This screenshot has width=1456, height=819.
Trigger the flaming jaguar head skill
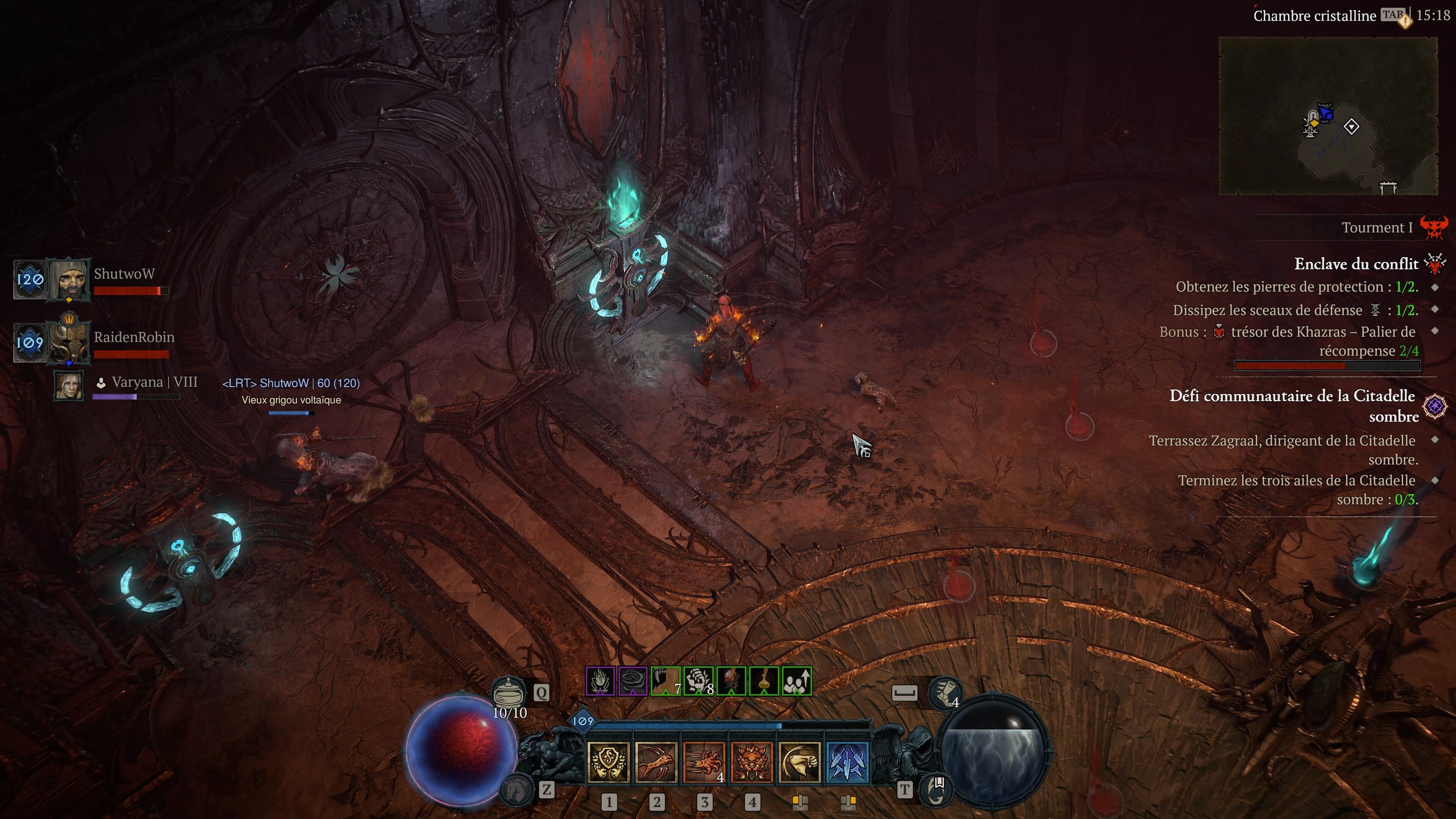coord(752,762)
